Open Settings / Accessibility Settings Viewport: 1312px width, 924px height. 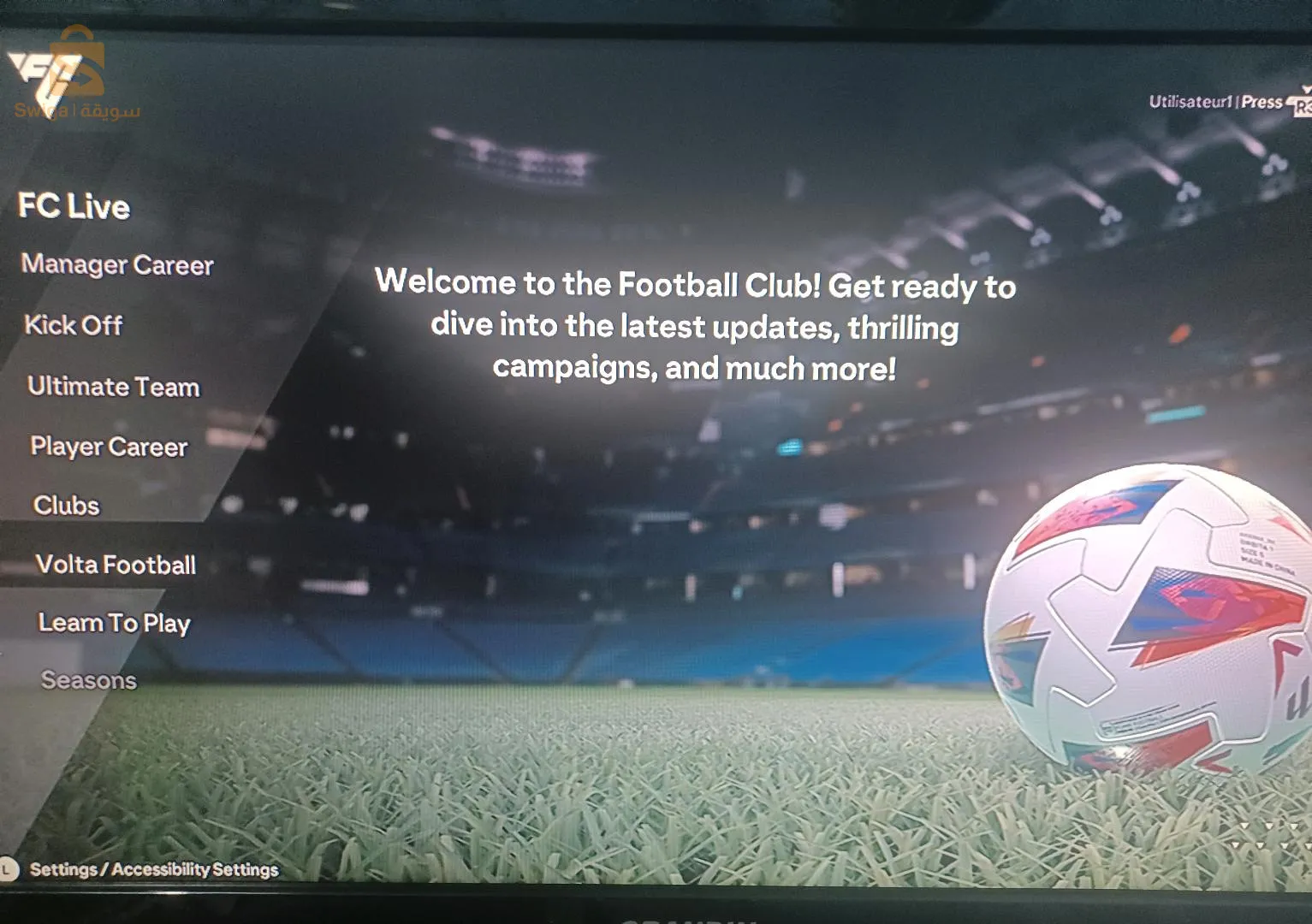click(154, 870)
